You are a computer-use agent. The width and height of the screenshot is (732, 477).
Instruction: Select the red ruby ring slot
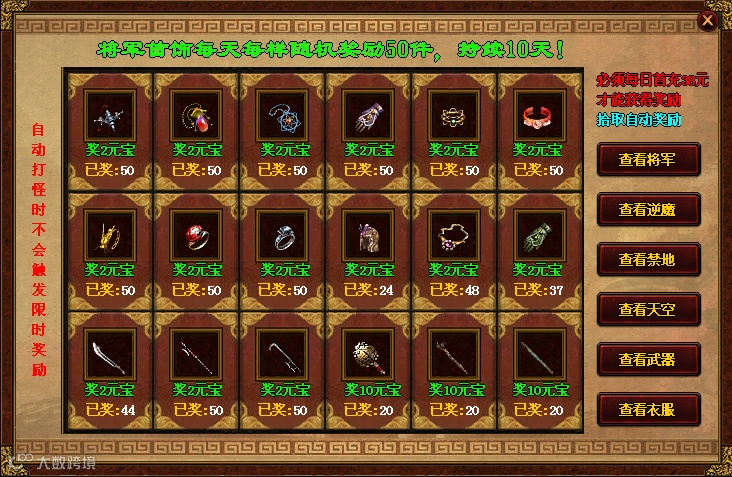(193, 237)
